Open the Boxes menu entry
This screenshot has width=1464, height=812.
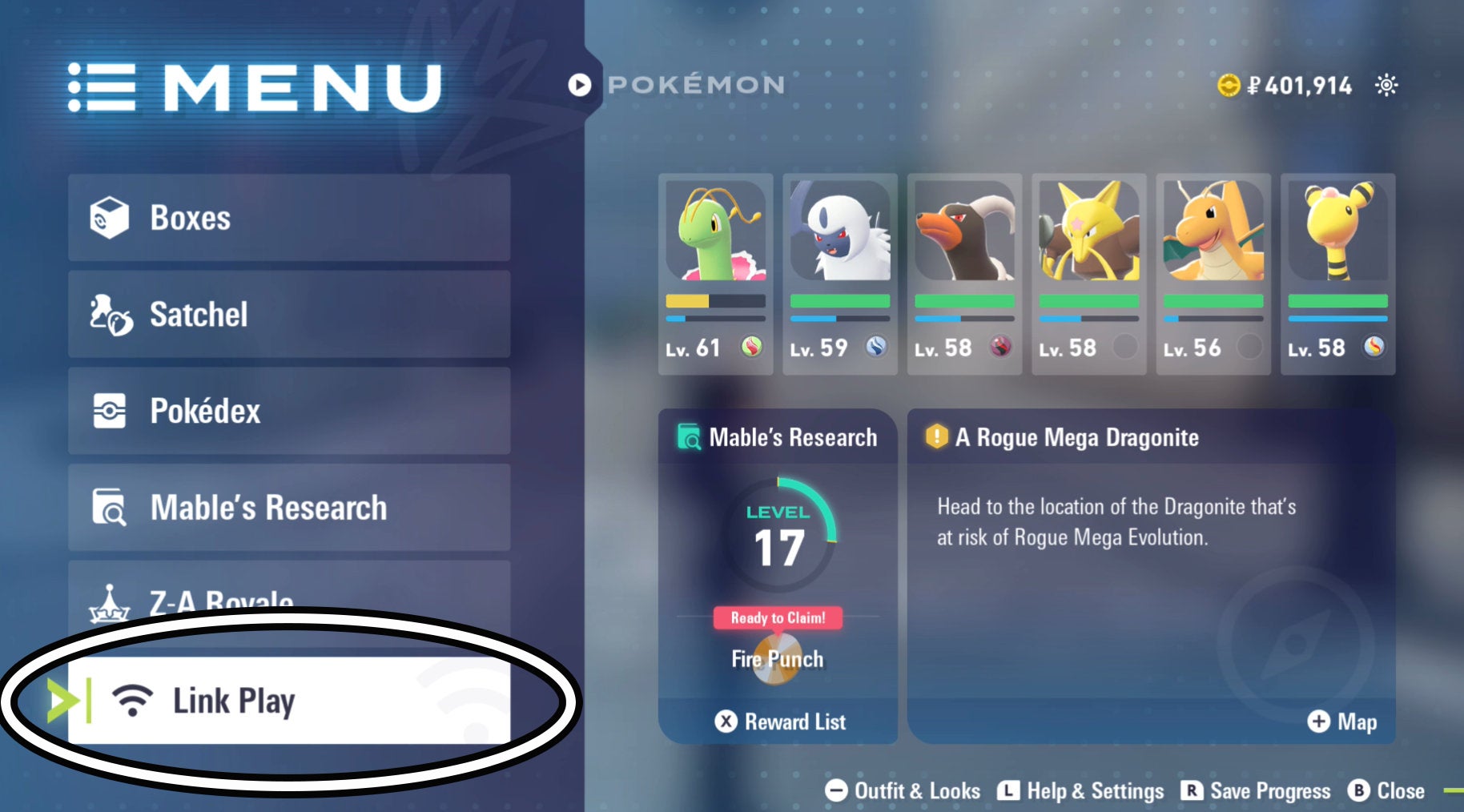(288, 218)
